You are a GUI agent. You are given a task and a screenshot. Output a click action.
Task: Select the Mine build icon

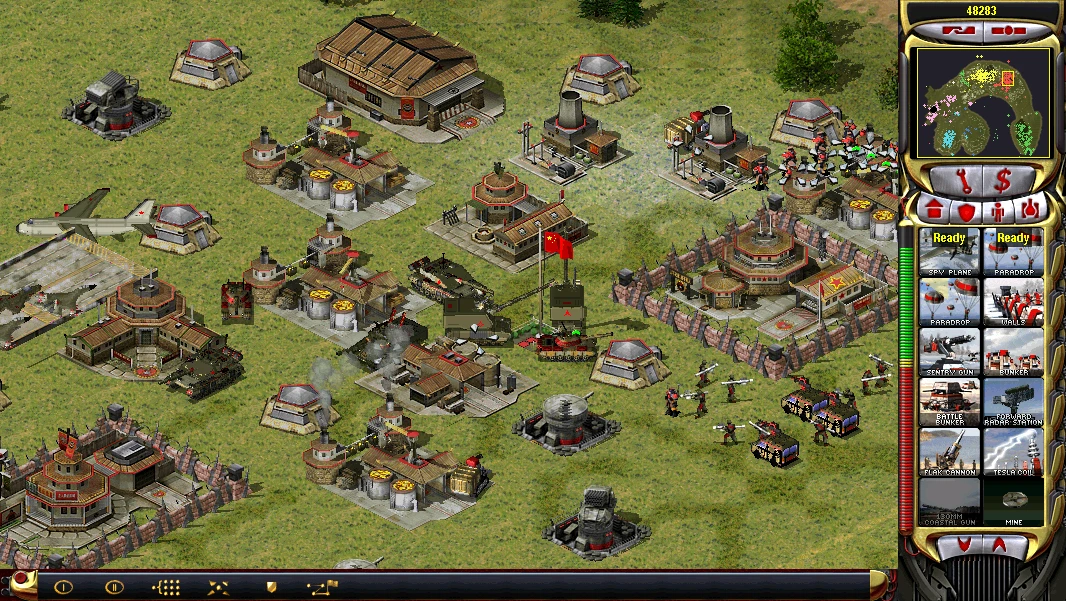click(1013, 501)
